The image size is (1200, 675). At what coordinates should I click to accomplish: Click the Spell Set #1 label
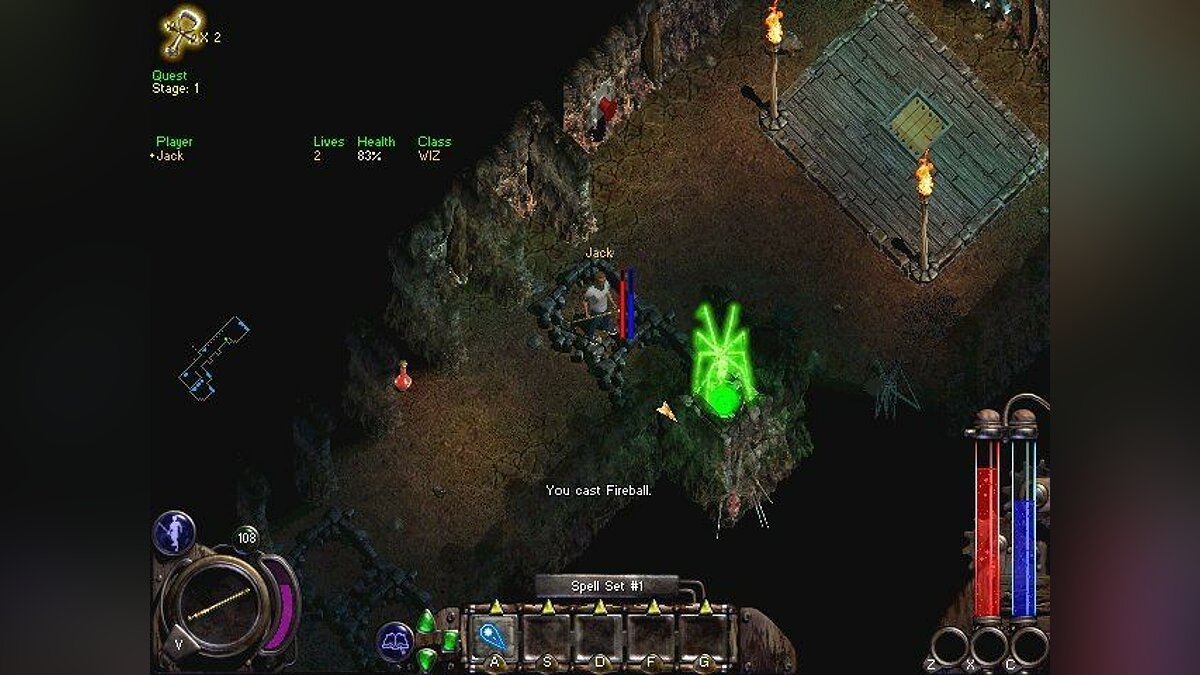(607, 587)
